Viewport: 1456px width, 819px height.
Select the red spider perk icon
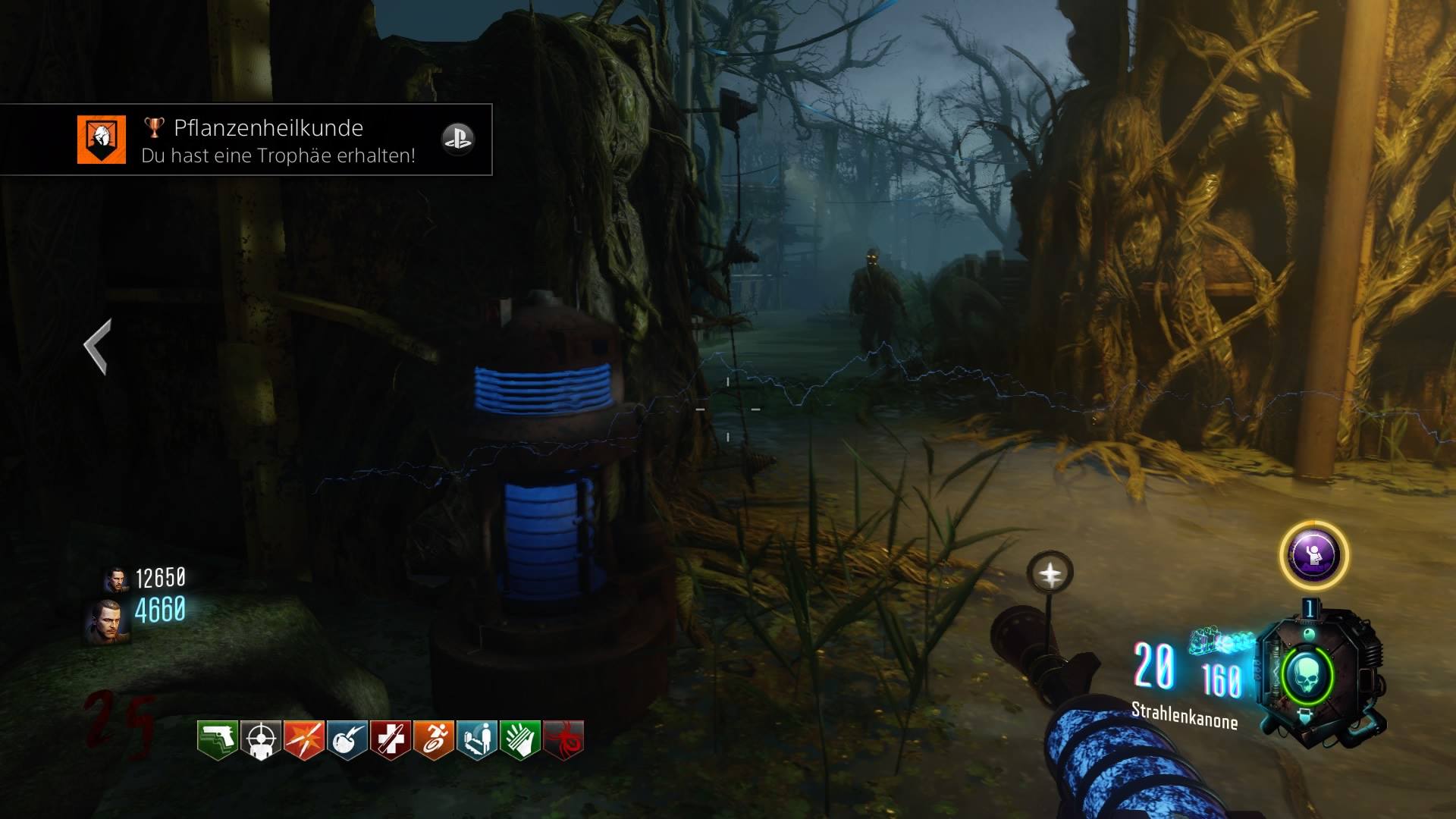click(x=563, y=739)
